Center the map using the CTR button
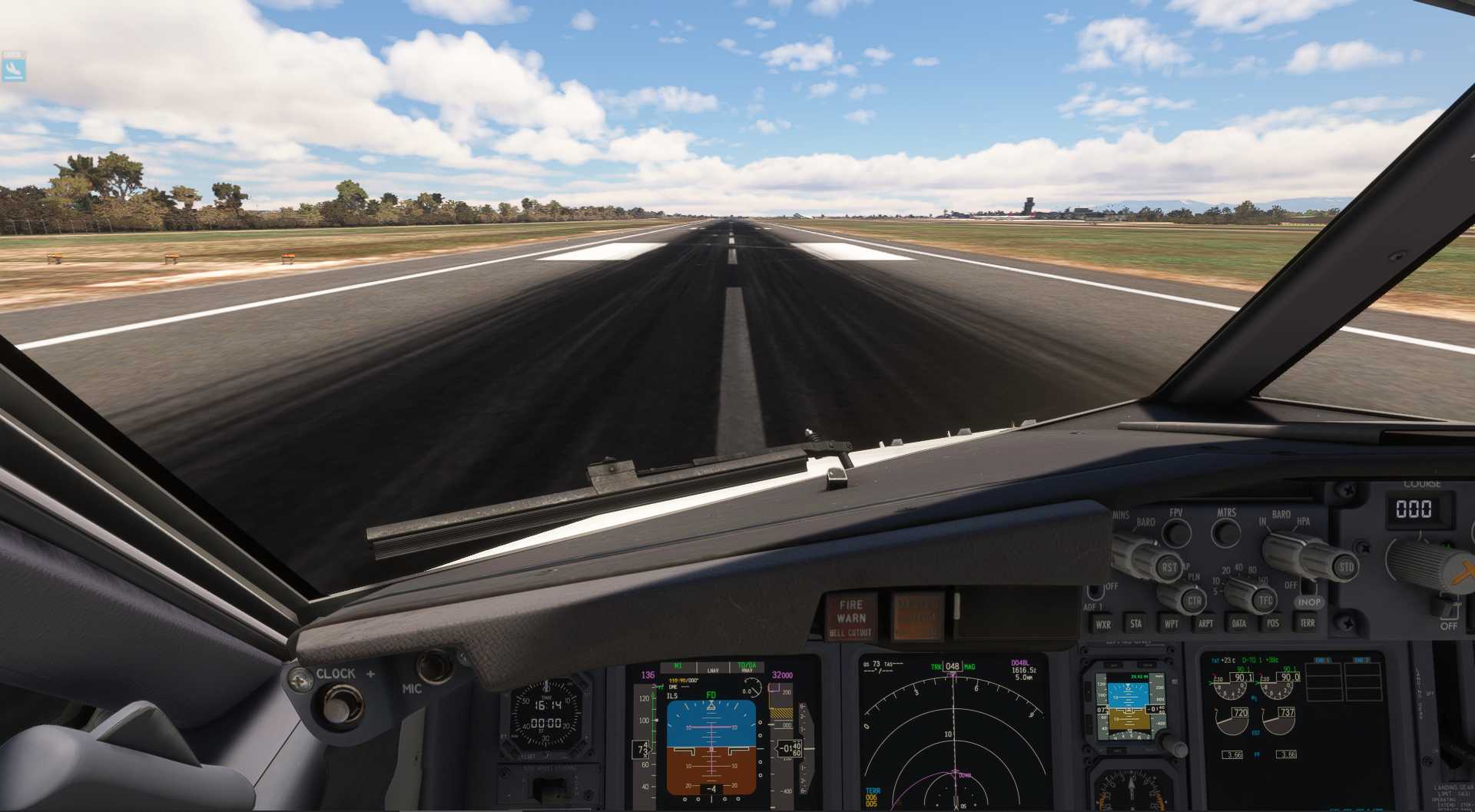Screen dimensions: 1475x812 coord(1194,601)
